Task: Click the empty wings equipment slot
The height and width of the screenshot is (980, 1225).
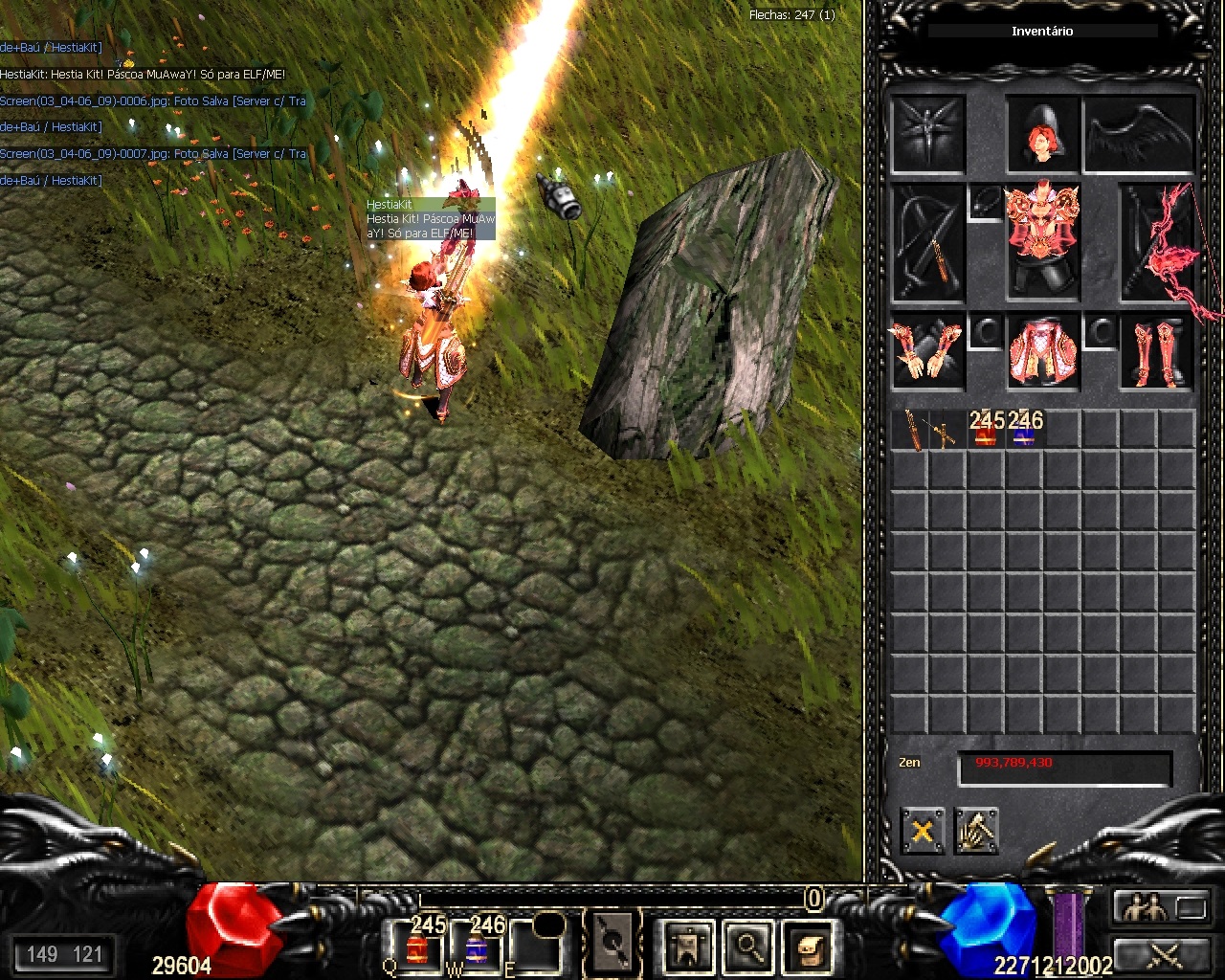Action: (1139, 136)
